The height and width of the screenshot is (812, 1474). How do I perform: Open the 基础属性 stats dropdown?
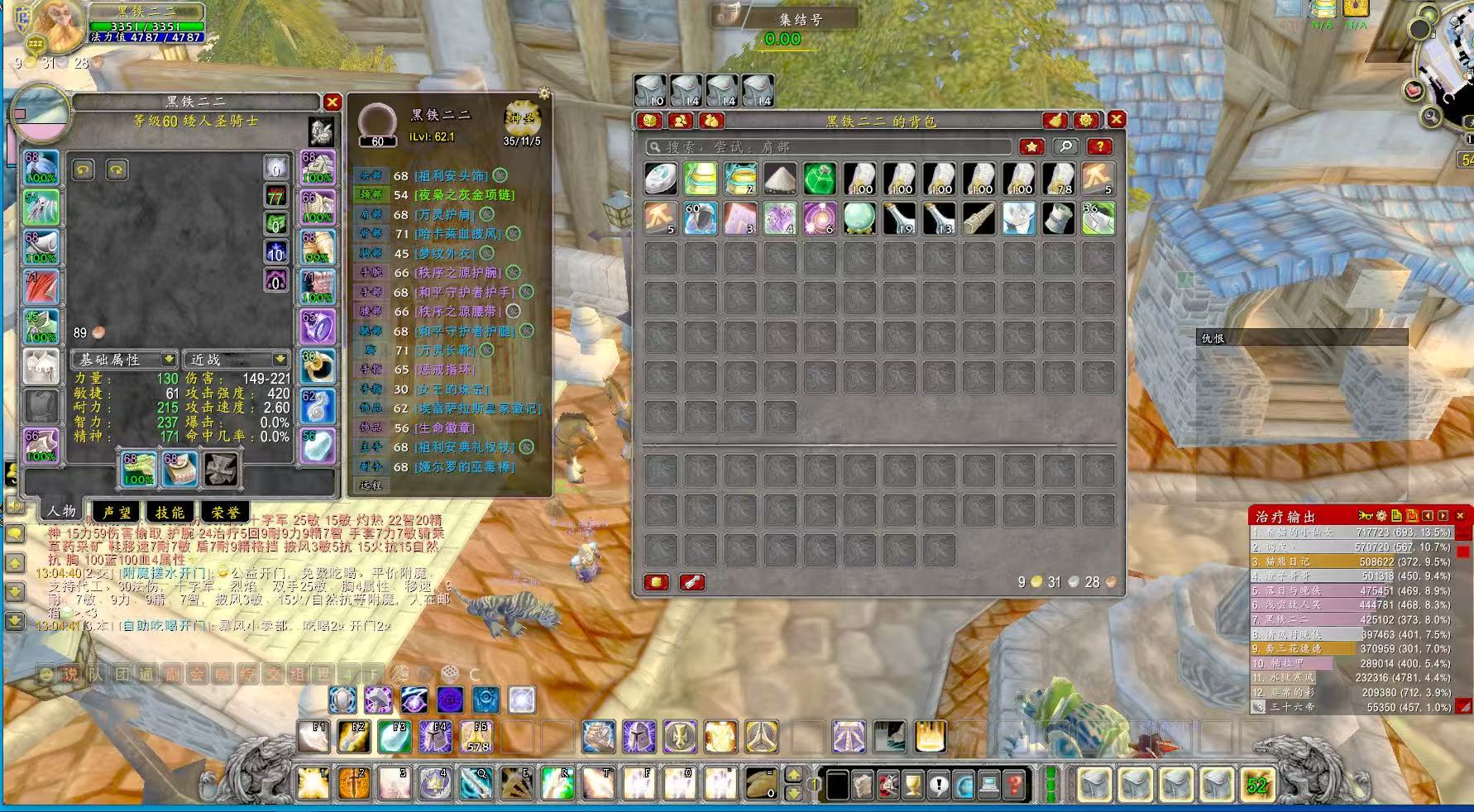tap(124, 360)
